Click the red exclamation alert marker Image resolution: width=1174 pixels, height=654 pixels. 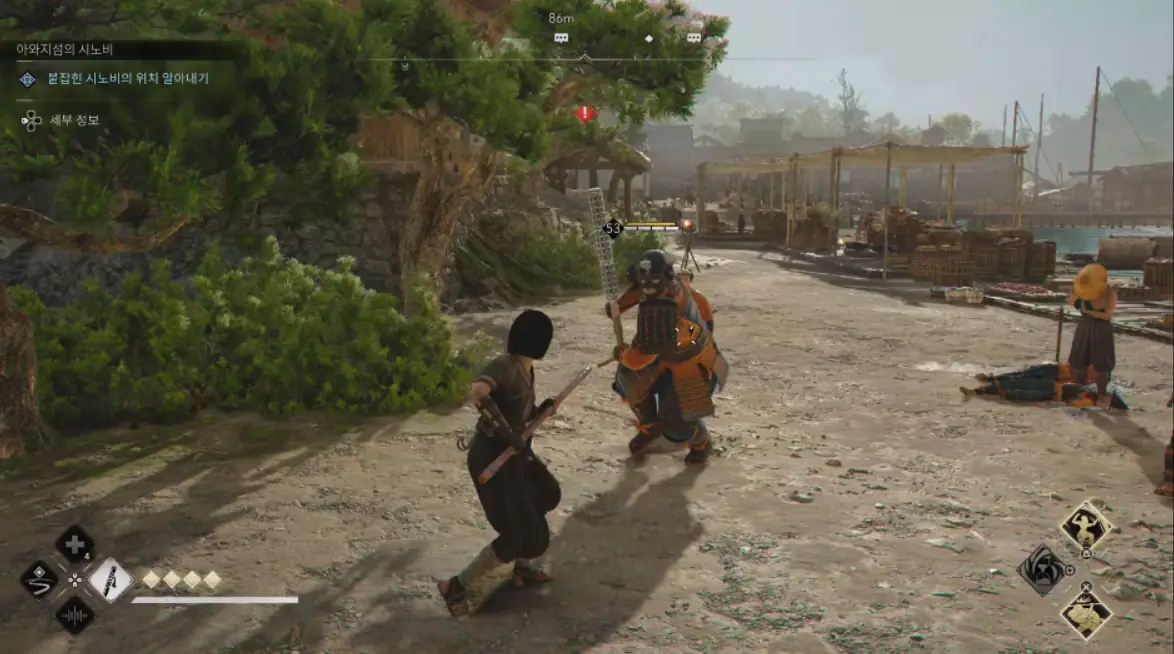(586, 113)
